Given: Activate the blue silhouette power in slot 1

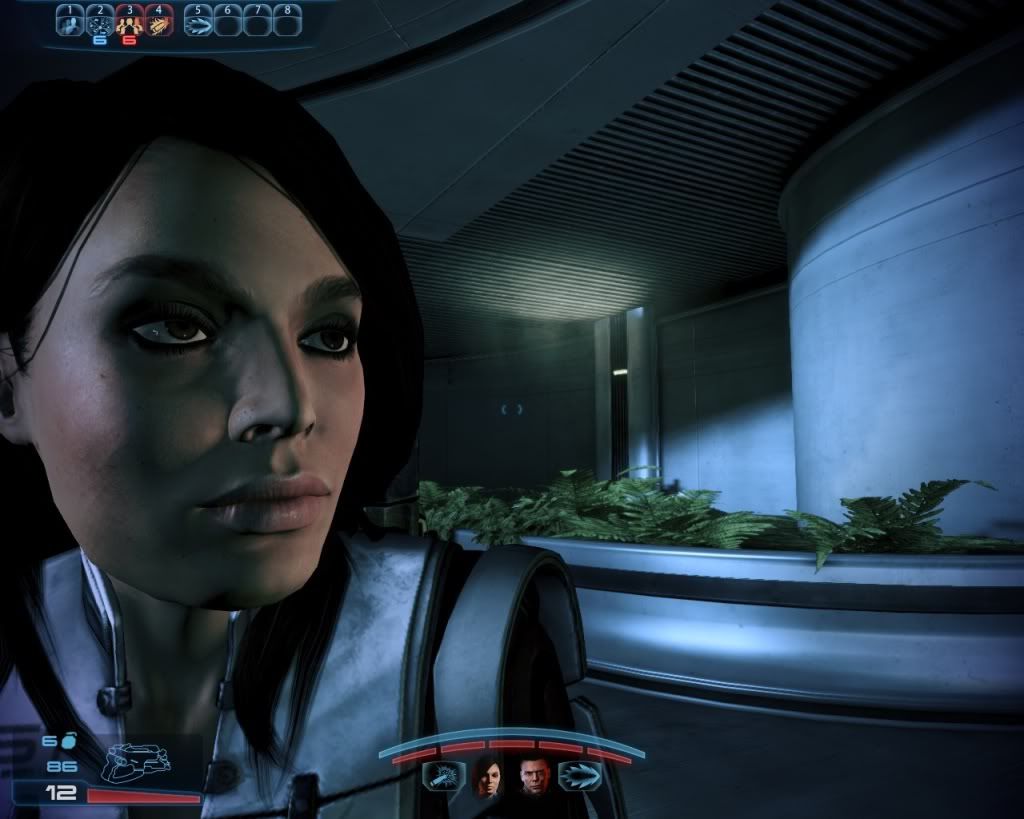Looking at the screenshot, I should (70, 20).
